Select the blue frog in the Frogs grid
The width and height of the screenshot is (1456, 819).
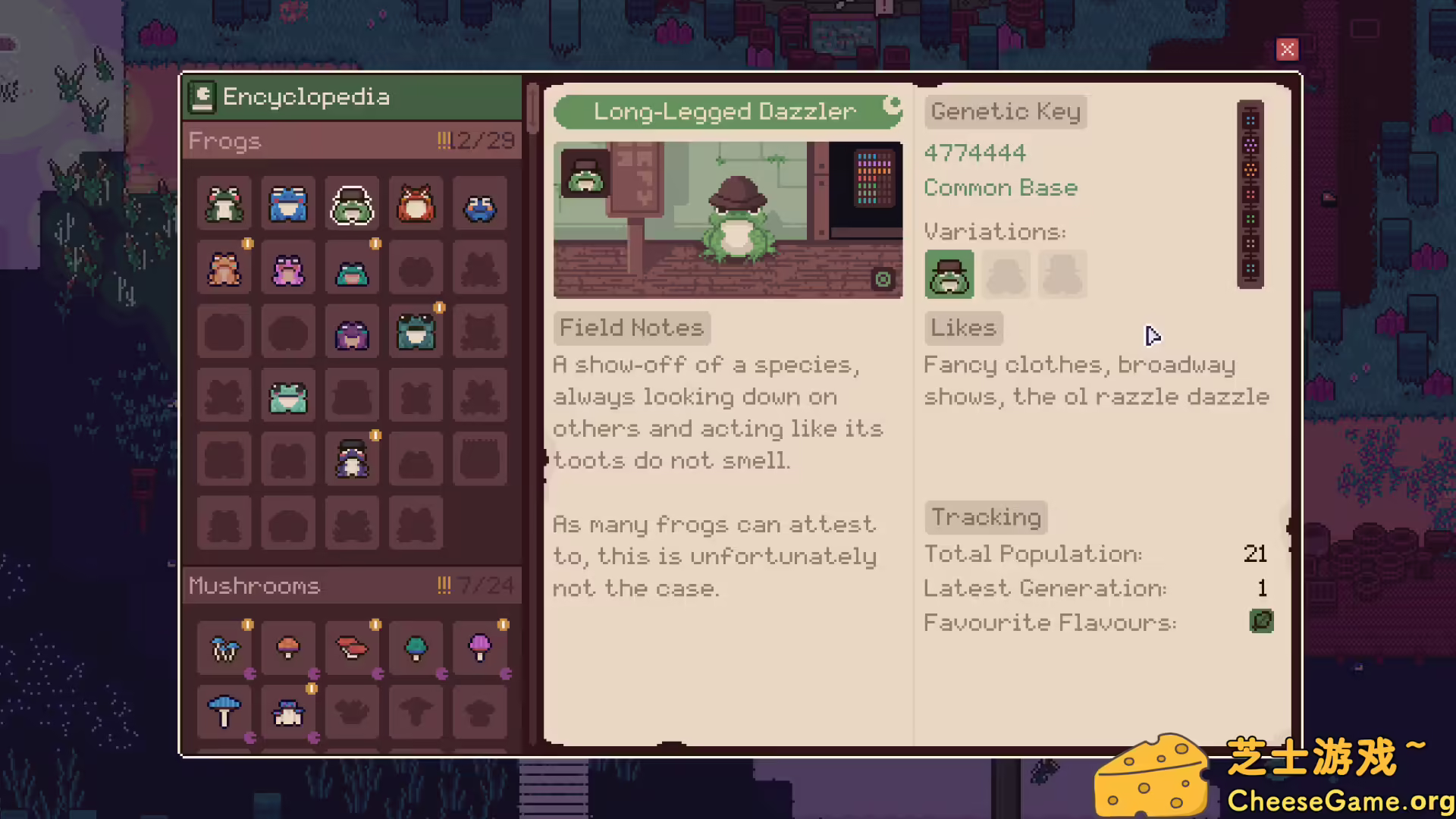click(x=287, y=205)
